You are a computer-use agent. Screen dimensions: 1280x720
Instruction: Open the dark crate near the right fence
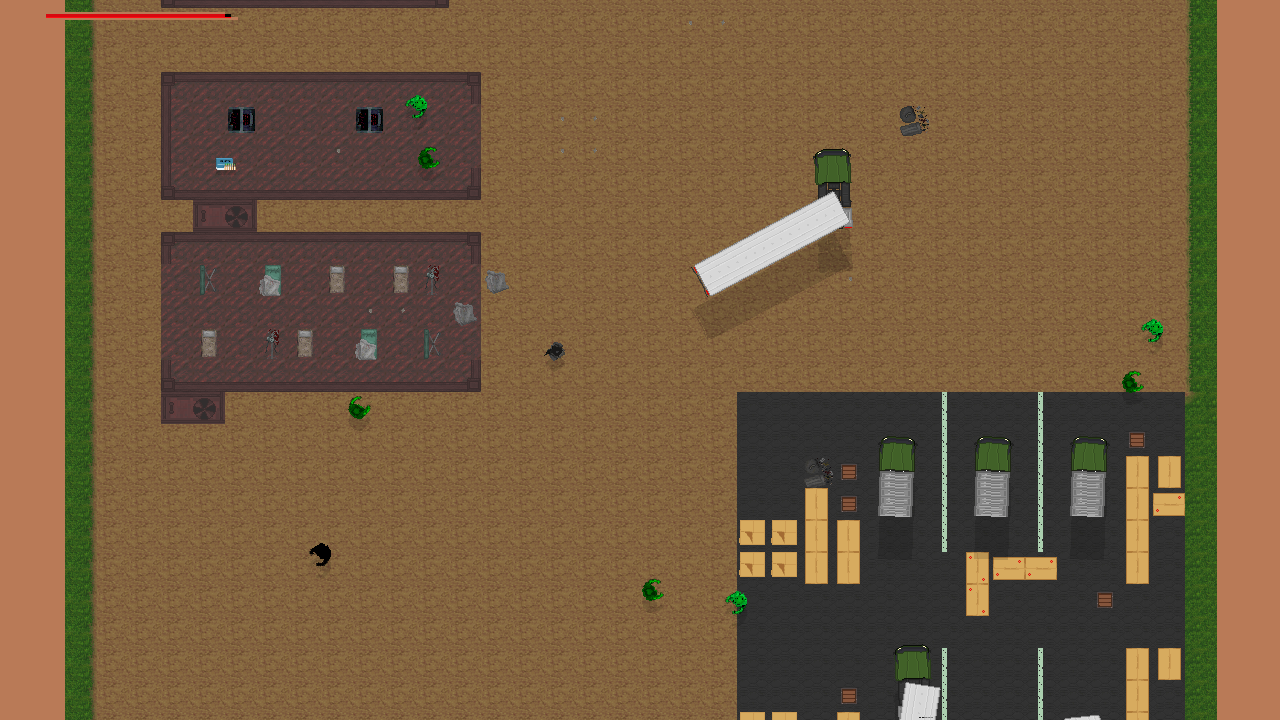pyautogui.click(x=1136, y=439)
